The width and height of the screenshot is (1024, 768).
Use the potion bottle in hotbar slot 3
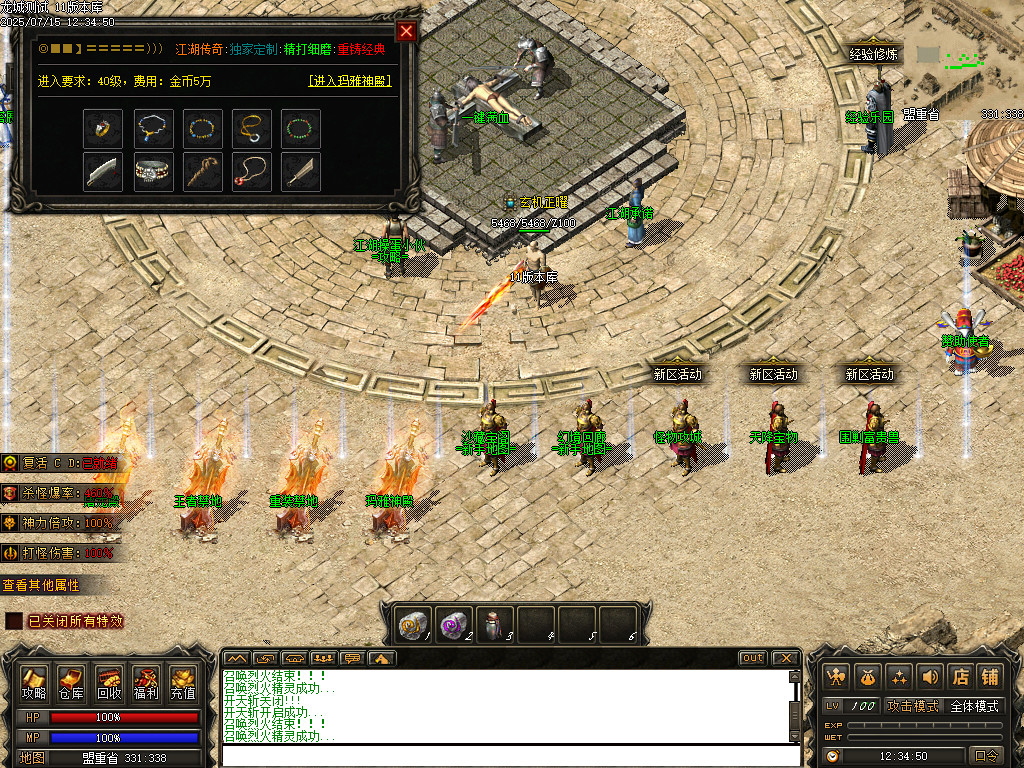(x=494, y=624)
